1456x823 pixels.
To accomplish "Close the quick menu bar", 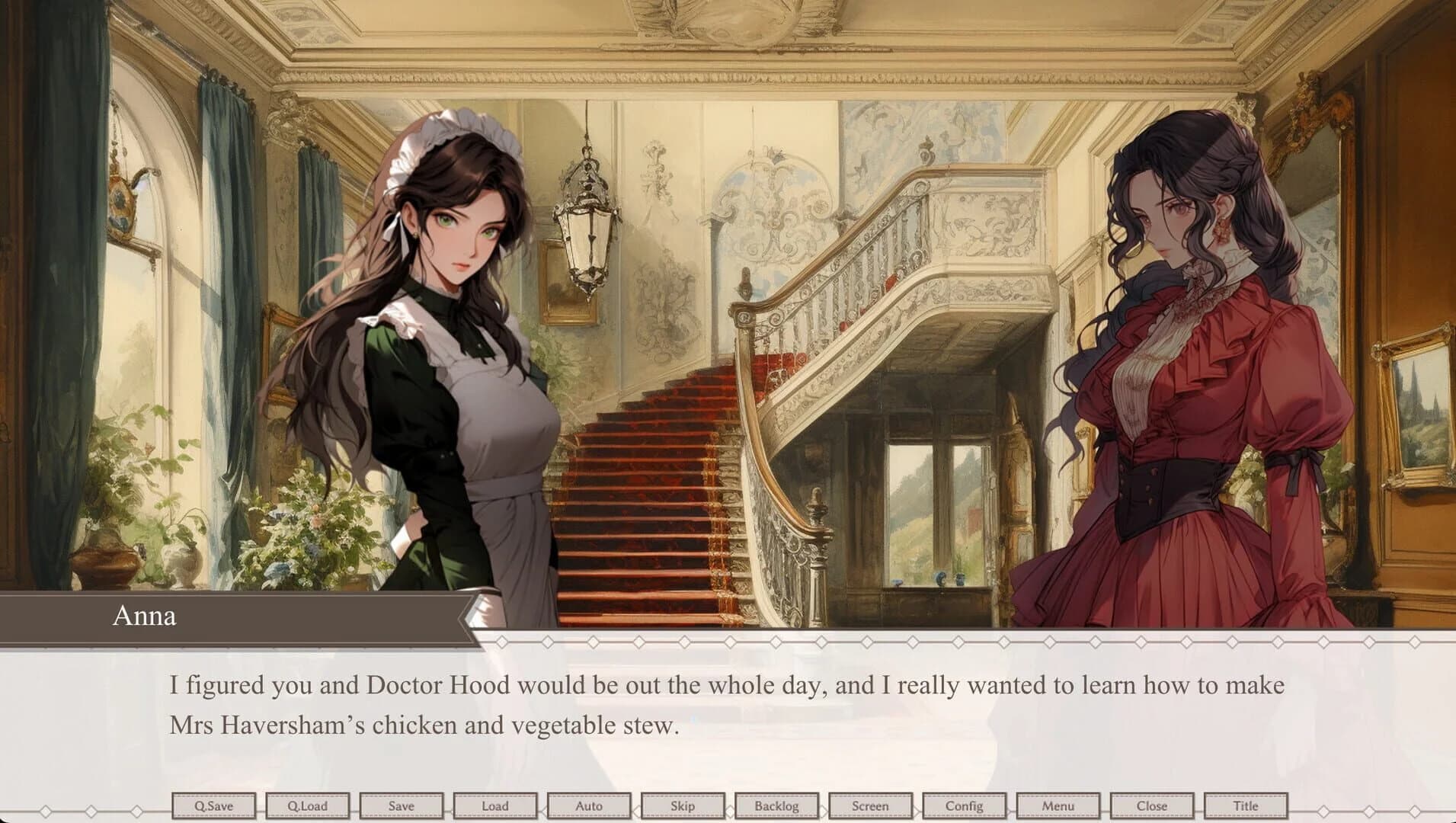I will pos(1153,805).
